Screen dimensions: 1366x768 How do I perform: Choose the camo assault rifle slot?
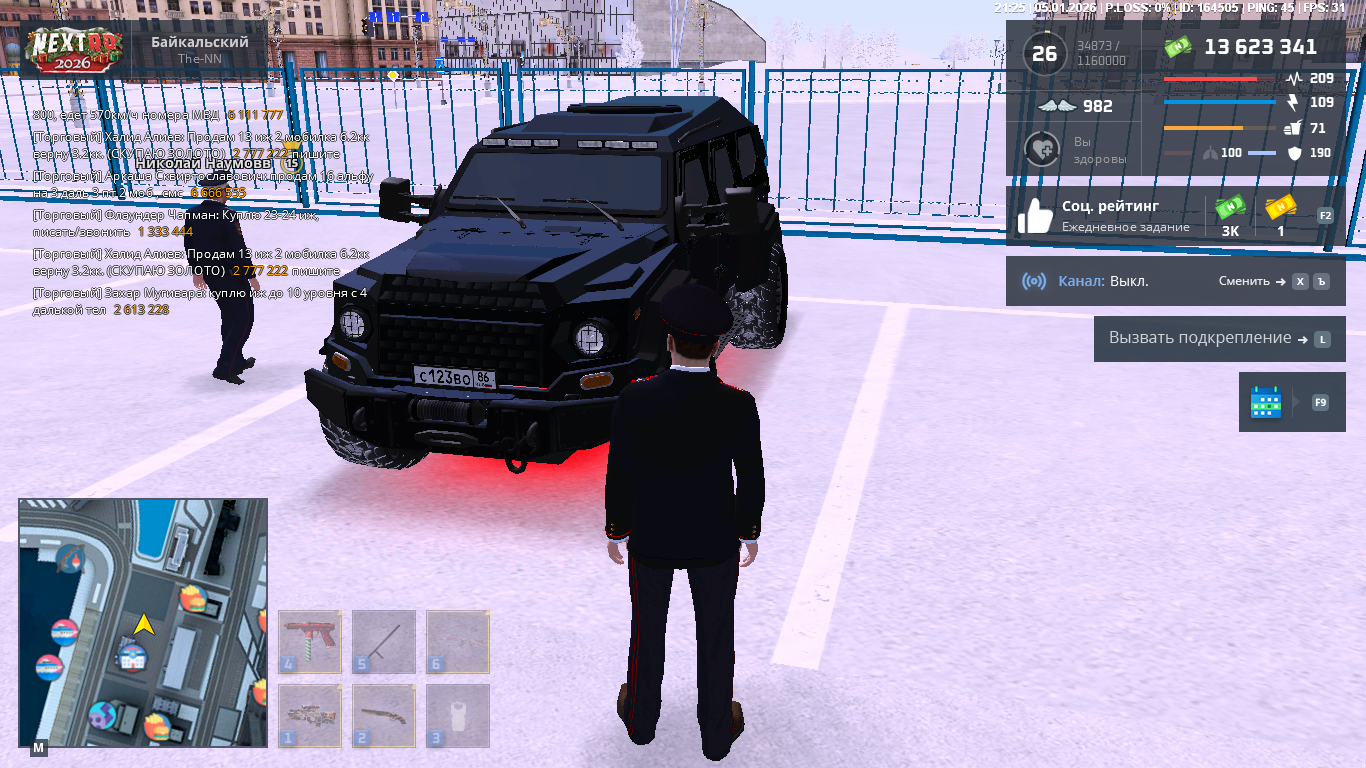click(310, 715)
